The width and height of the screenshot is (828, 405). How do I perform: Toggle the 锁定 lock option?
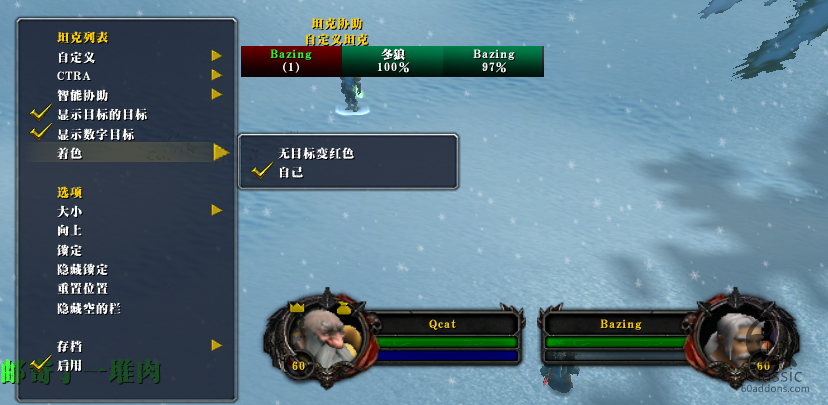pyautogui.click(x=69, y=250)
